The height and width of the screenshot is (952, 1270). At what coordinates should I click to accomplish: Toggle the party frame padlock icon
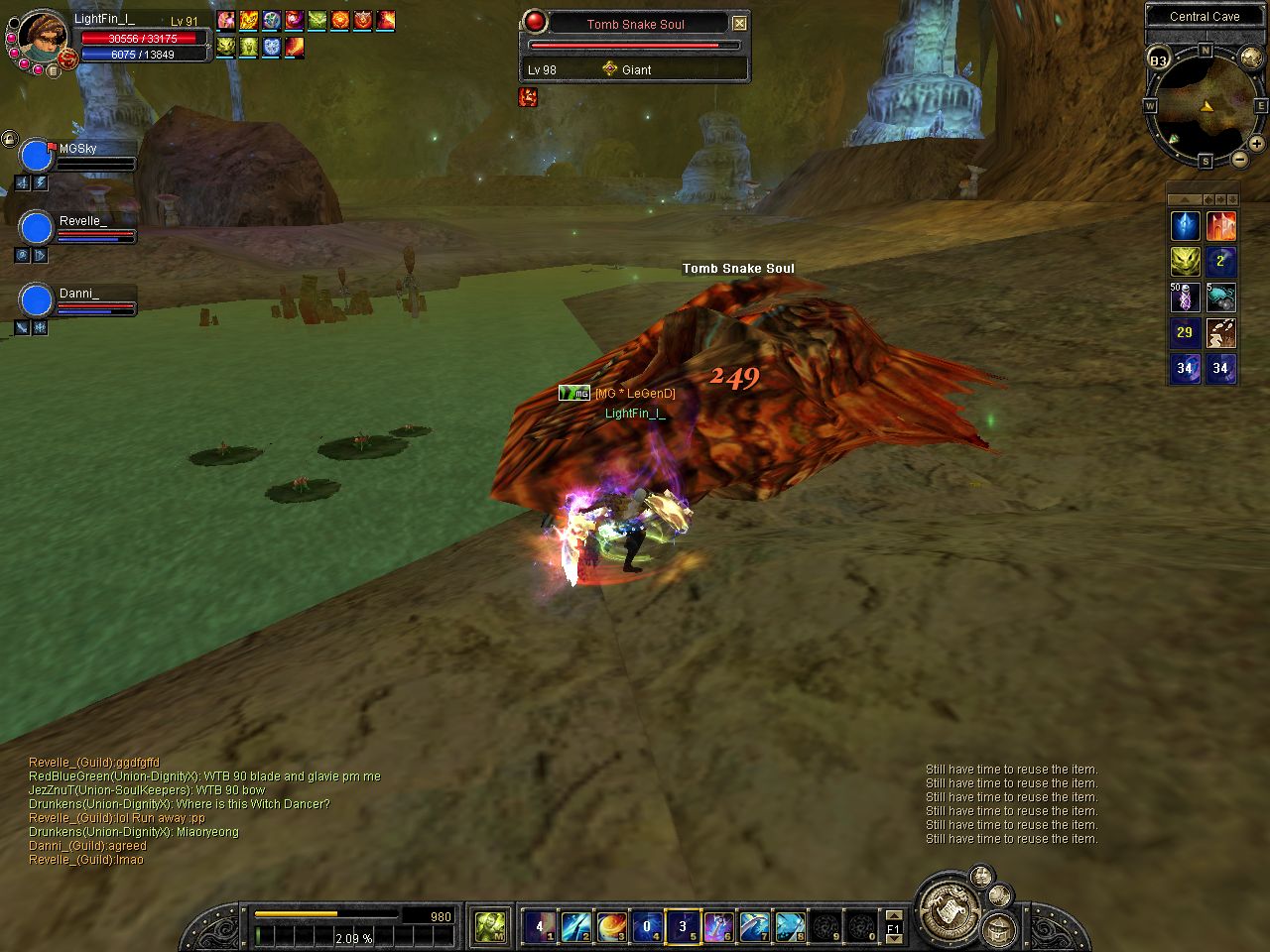click(9, 138)
